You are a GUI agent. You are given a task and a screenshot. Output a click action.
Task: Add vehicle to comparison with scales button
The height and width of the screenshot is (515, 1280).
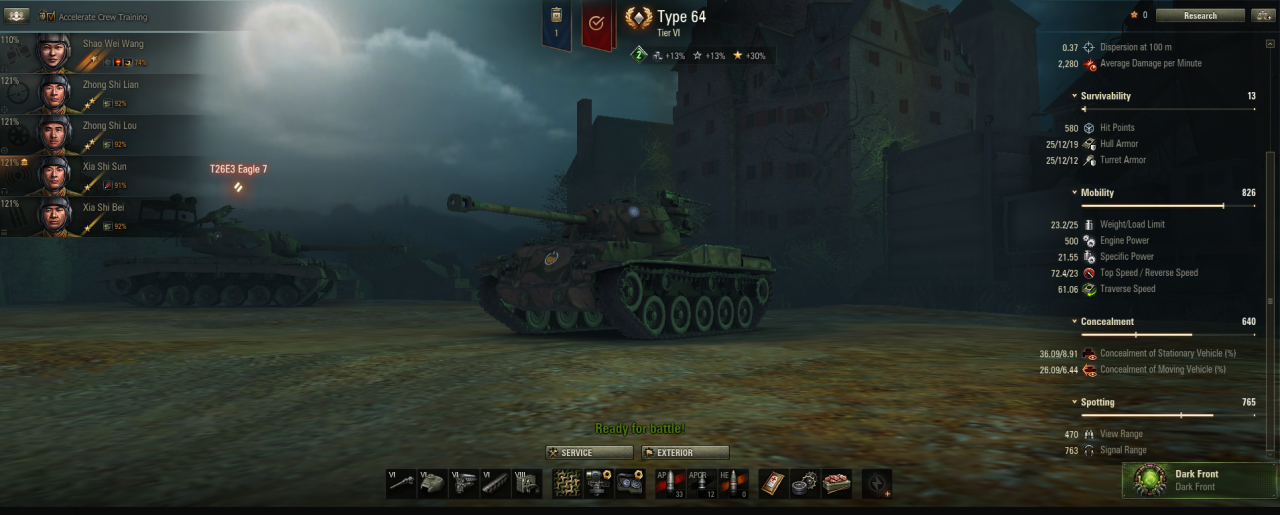[1262, 15]
